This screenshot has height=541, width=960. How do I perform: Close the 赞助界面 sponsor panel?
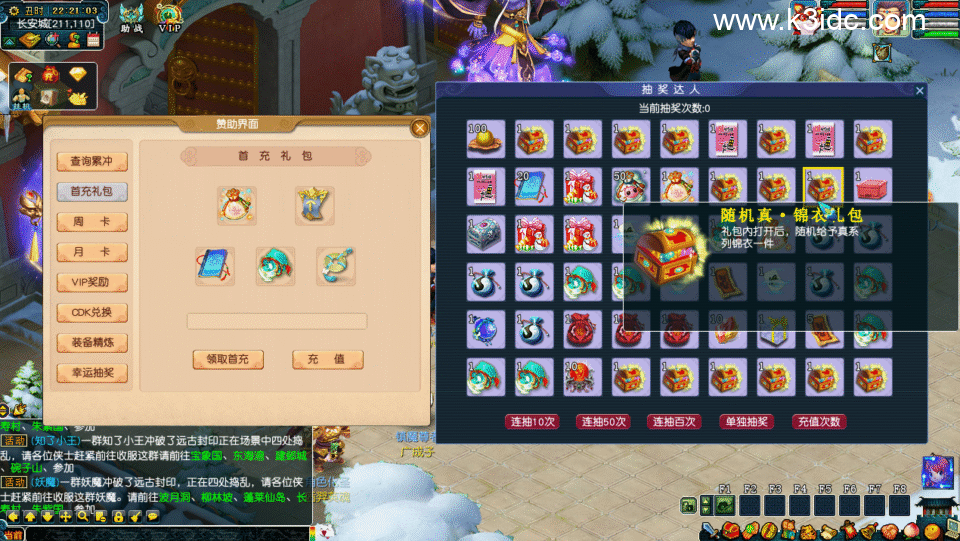[420, 127]
